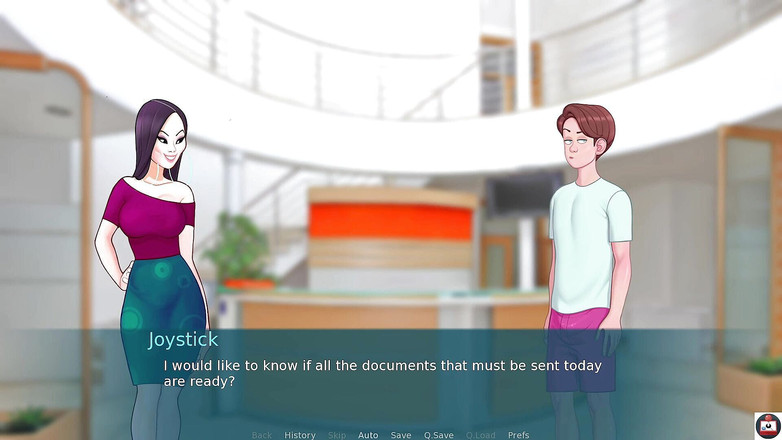782x440 pixels.
Task: Go Back to previous dialogue line
Action: tap(262, 435)
